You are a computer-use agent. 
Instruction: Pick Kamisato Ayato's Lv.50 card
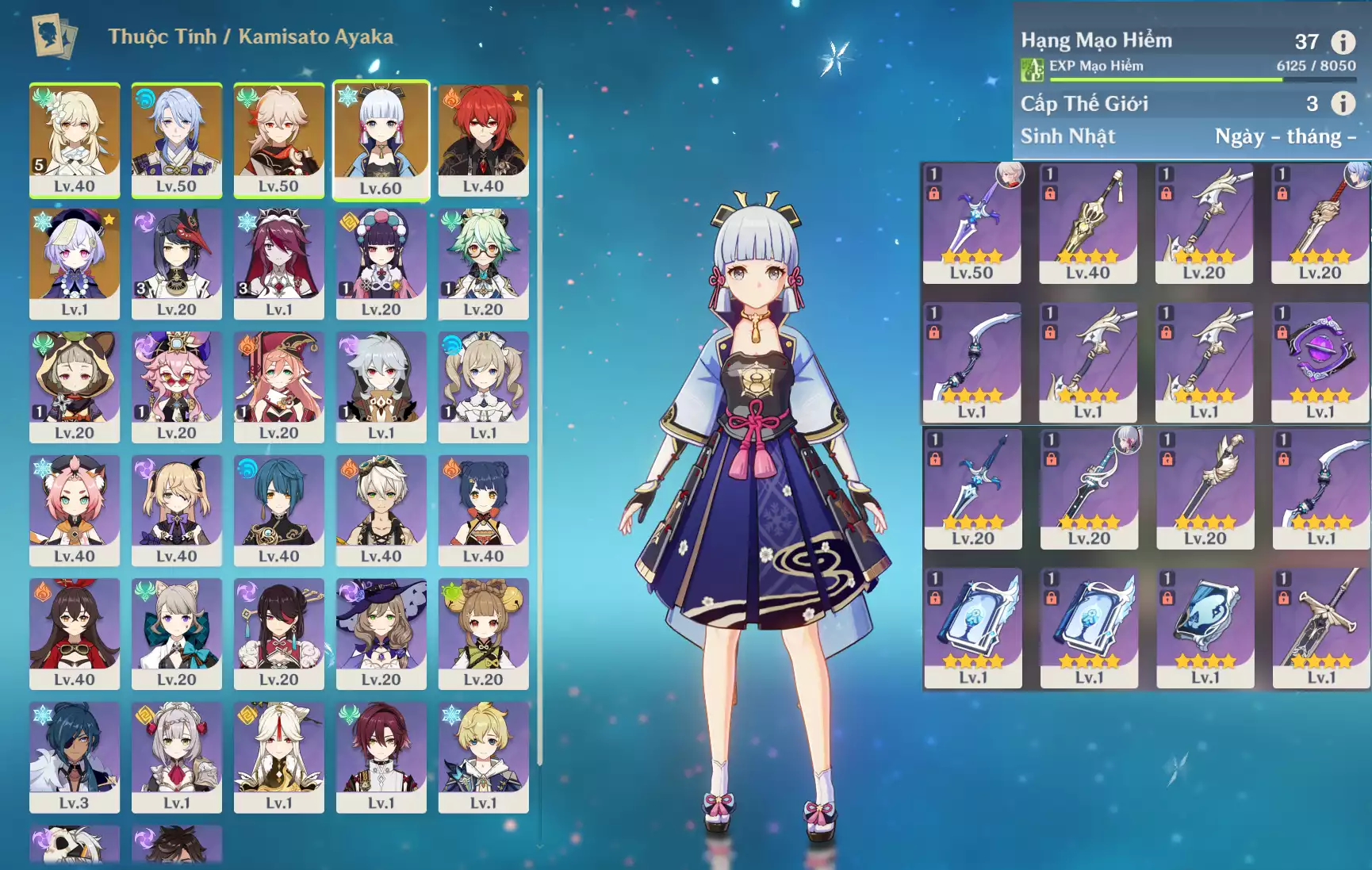pyautogui.click(x=176, y=140)
